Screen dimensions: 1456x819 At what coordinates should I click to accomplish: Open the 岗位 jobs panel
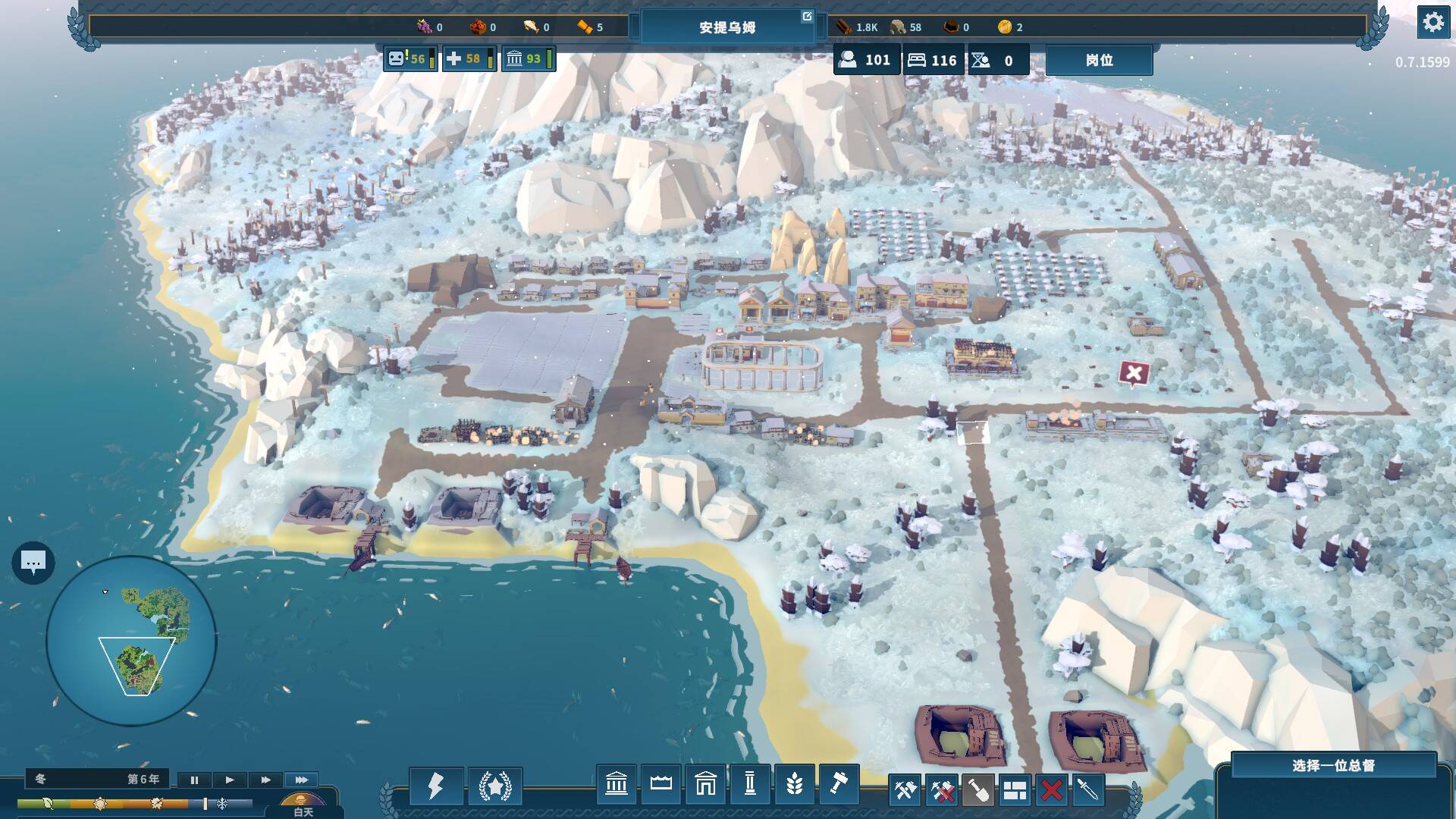(1099, 60)
